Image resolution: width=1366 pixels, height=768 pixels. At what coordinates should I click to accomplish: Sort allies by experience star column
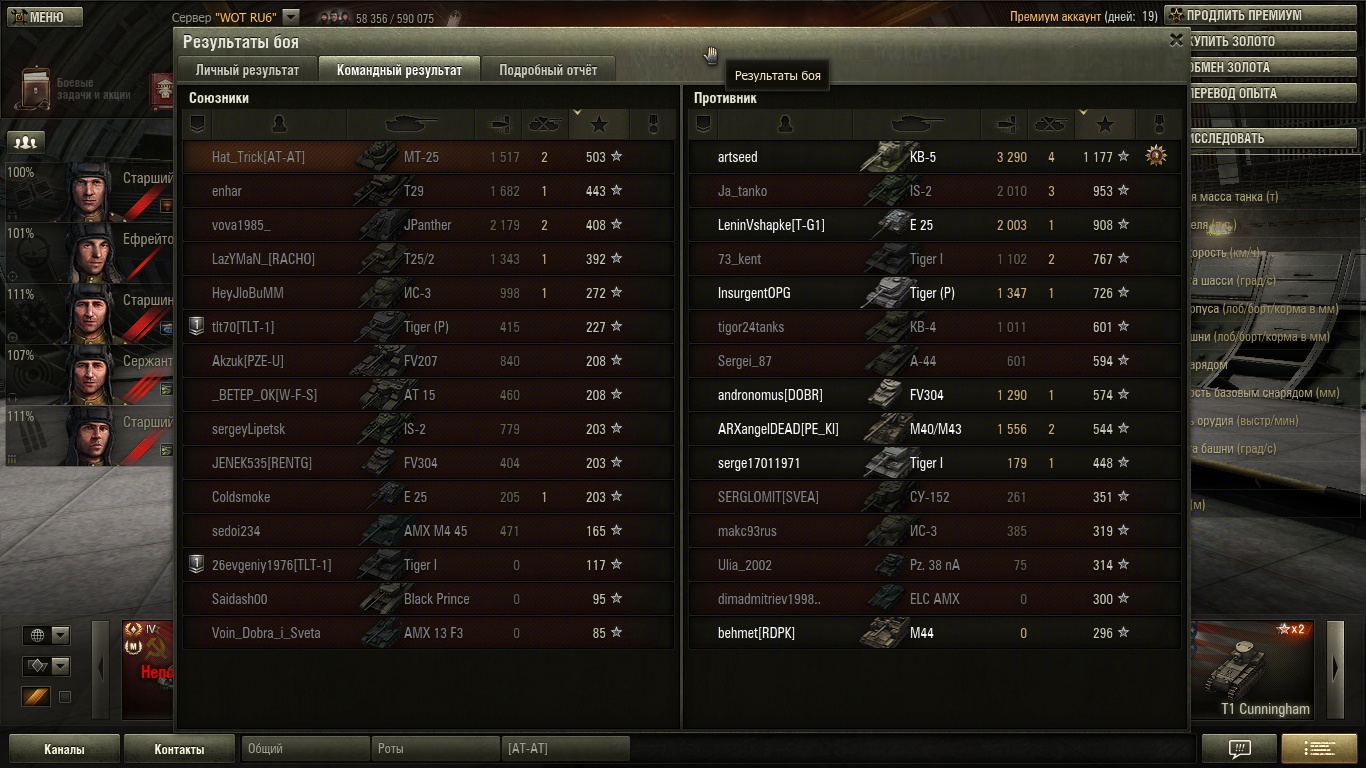click(x=599, y=124)
